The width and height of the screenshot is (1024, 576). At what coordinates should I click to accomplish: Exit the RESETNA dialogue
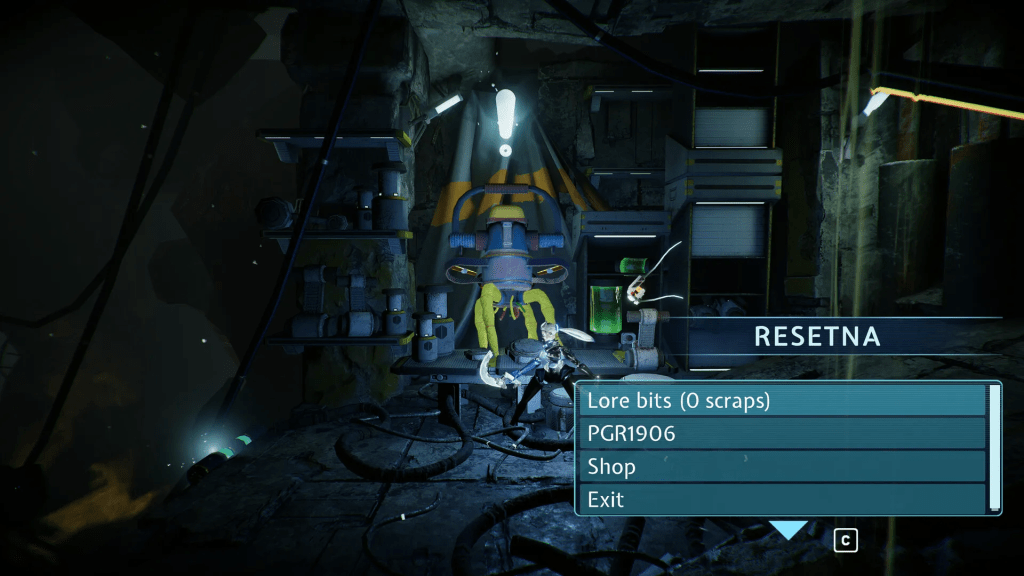(x=782, y=498)
